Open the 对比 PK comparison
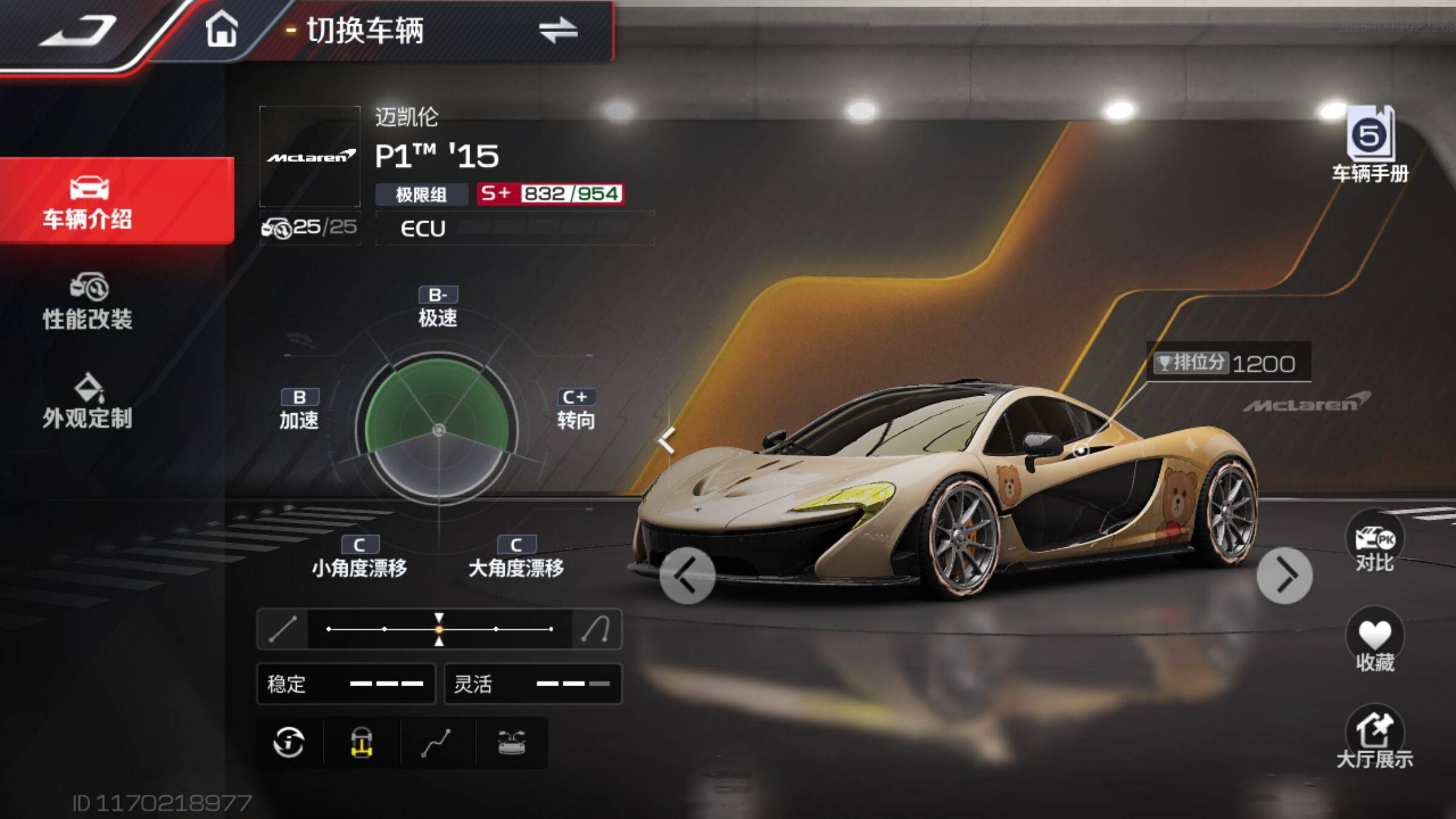 tap(1375, 544)
